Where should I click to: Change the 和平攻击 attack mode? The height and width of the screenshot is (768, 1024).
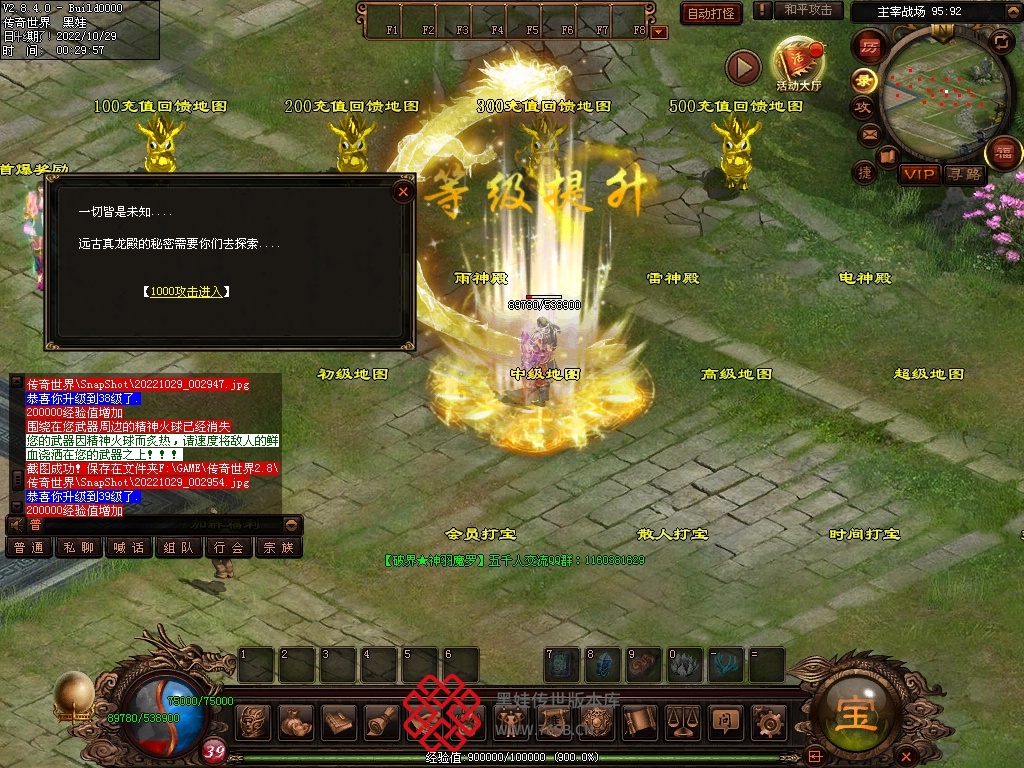[808, 10]
